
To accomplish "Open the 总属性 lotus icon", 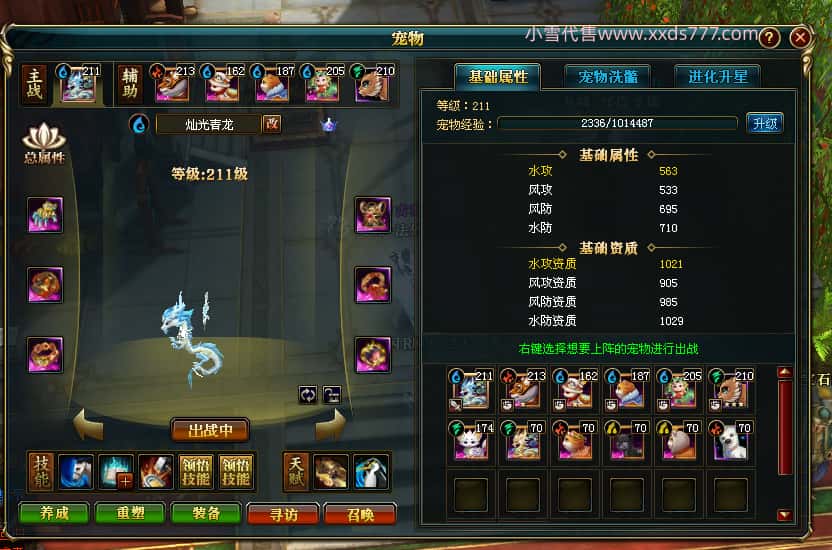I will click(x=43, y=145).
